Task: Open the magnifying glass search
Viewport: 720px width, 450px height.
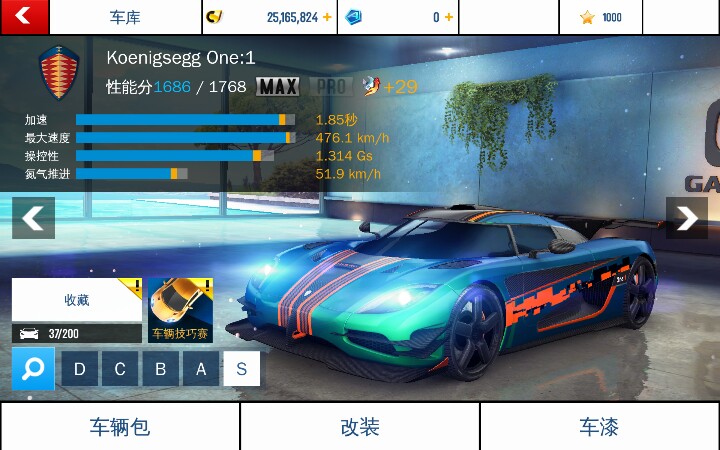Action: (x=33, y=369)
